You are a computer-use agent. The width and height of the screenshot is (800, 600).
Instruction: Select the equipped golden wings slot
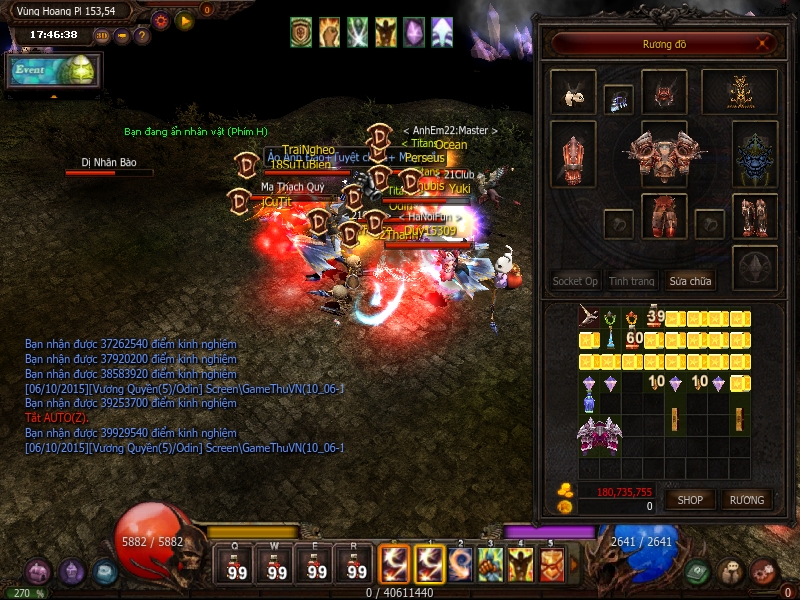[740, 92]
